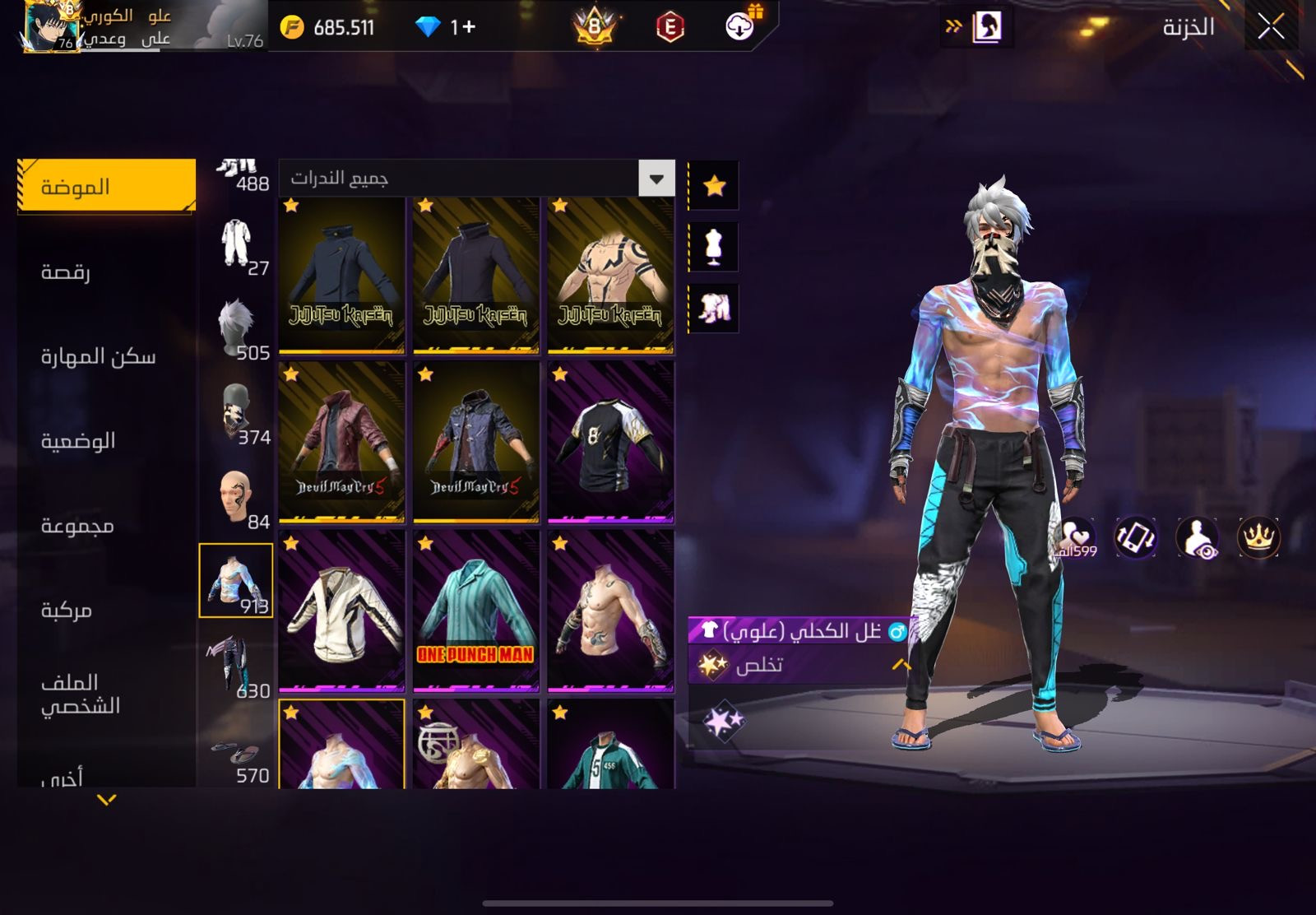This screenshot has width=1316, height=915.
Task: Open the الوضعية tab
Action: pyautogui.click(x=78, y=441)
